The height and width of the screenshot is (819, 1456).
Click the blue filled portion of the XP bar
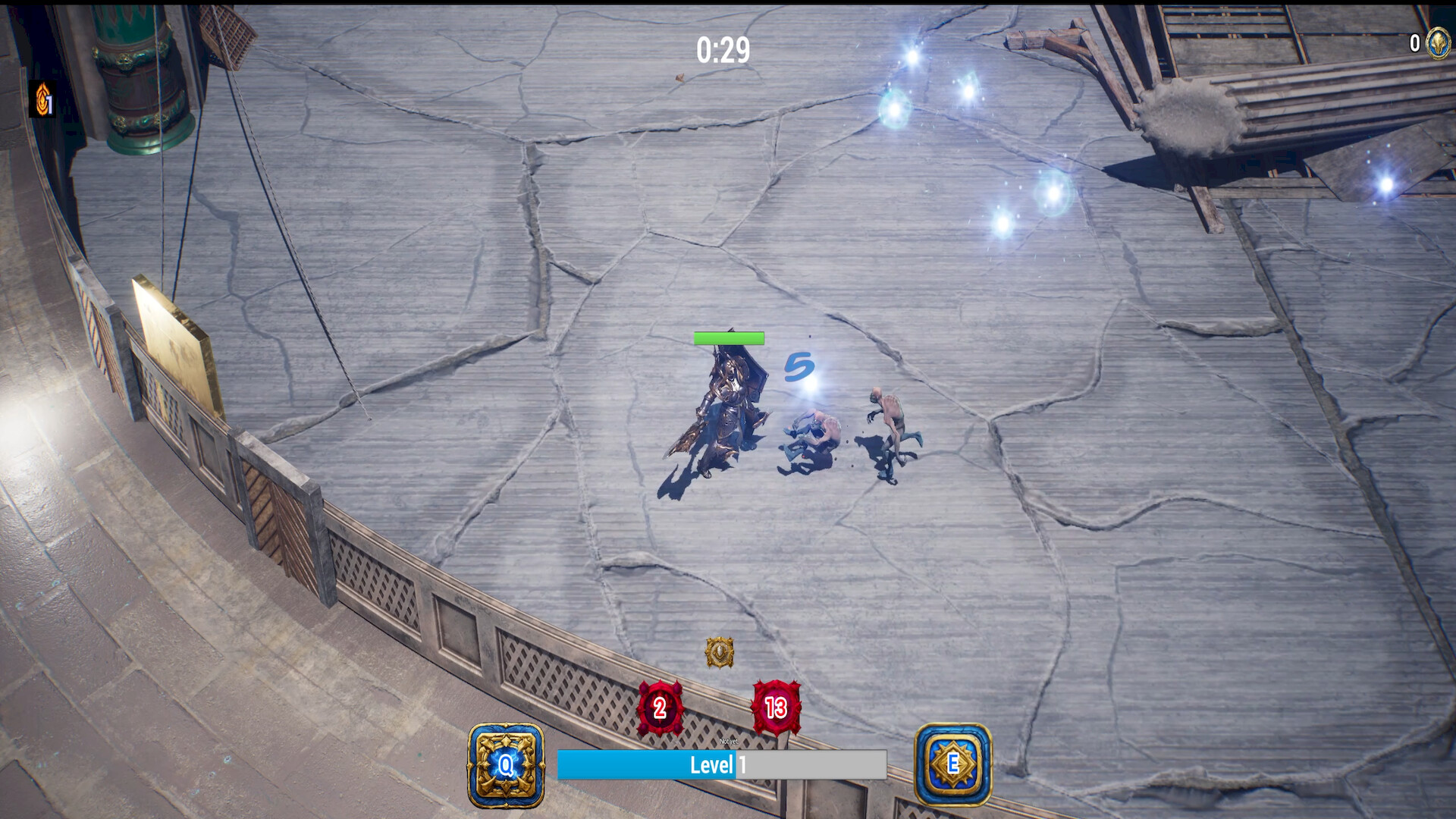pos(645,765)
